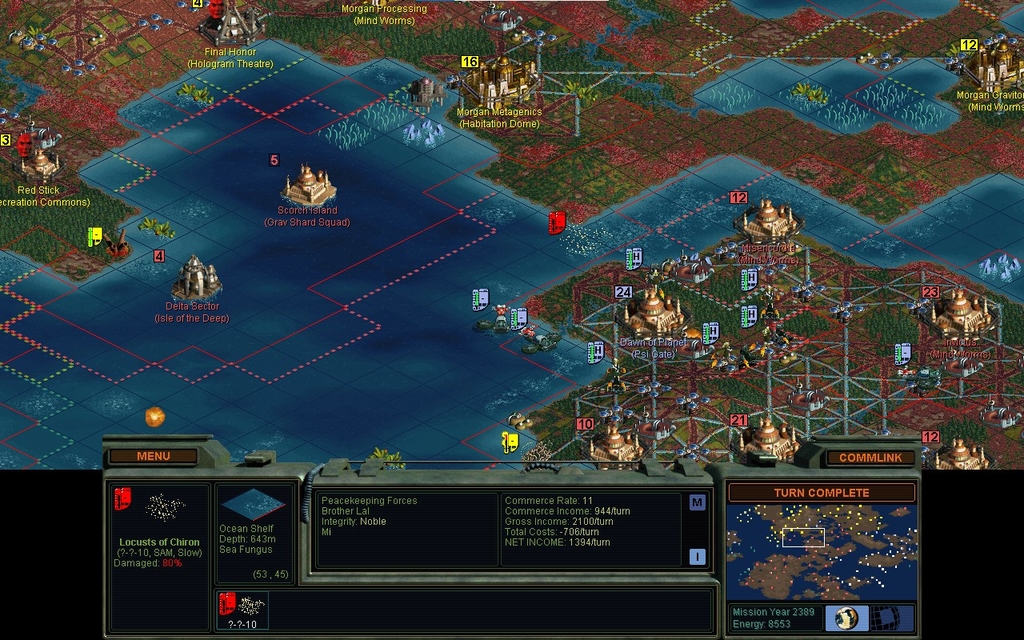This screenshot has height=640, width=1024.
Task: Toggle the grid map icon beside globe
Action: 885,617
